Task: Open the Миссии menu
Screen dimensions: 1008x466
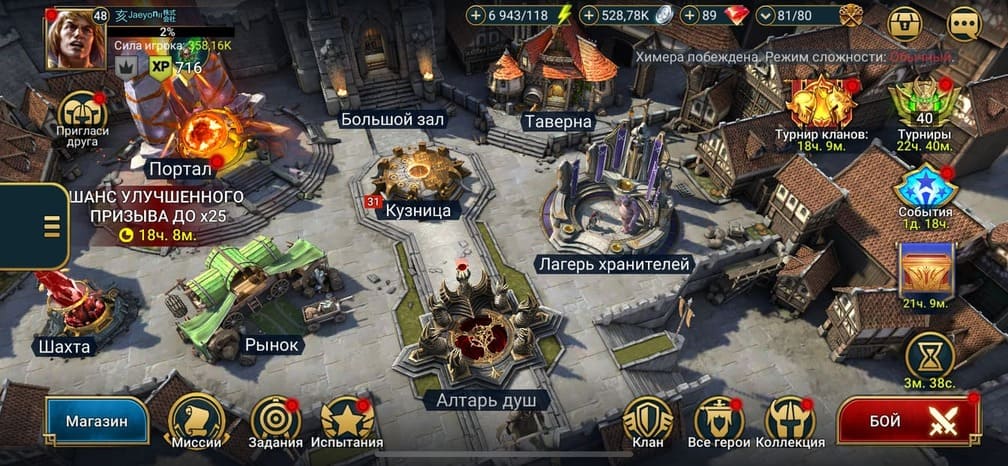Action: (x=194, y=418)
